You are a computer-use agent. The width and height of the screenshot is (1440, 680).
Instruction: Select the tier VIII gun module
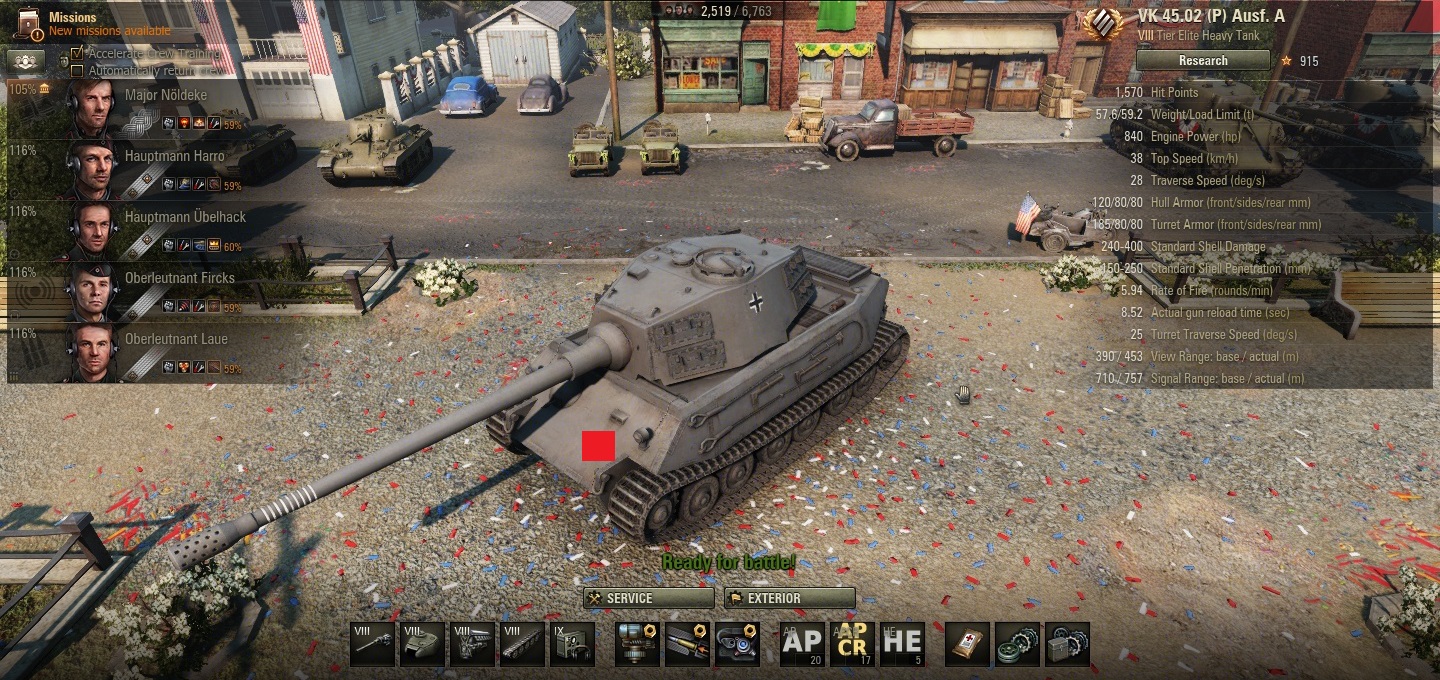point(372,644)
